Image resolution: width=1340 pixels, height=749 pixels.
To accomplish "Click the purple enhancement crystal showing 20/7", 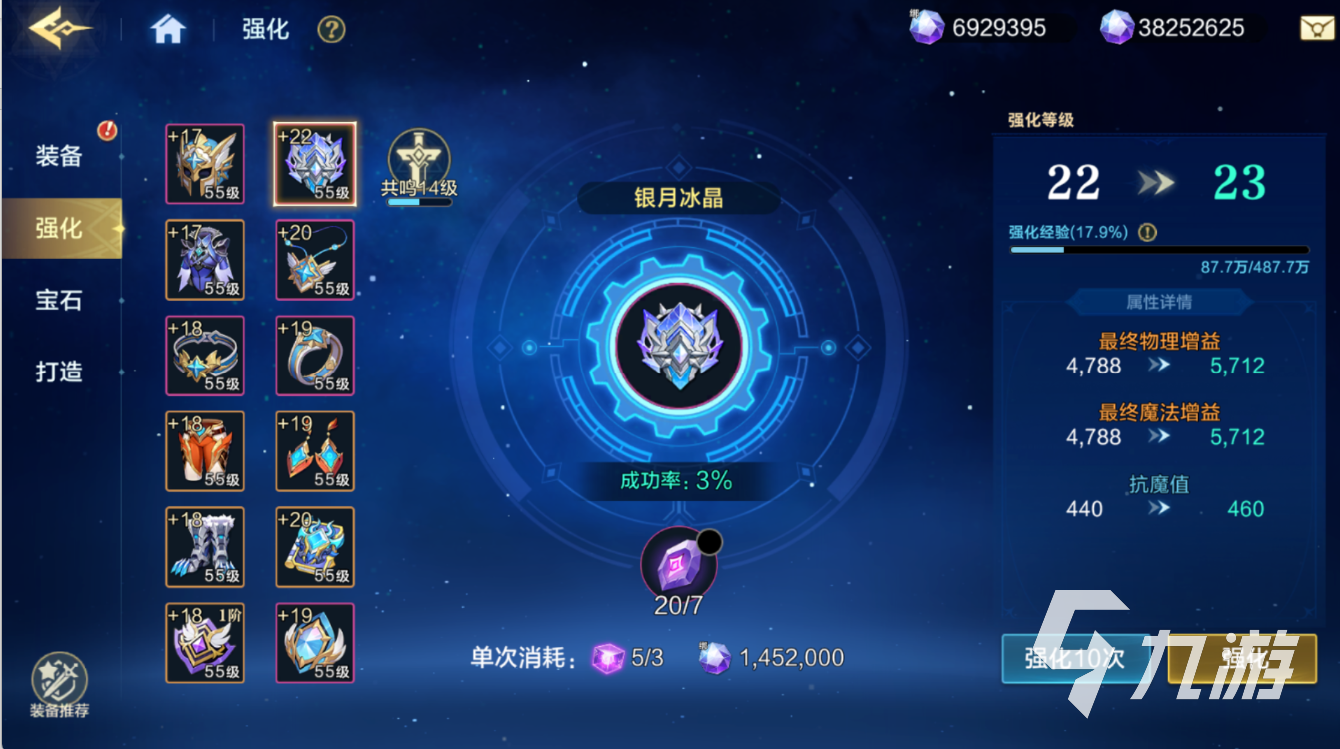I will (x=678, y=567).
